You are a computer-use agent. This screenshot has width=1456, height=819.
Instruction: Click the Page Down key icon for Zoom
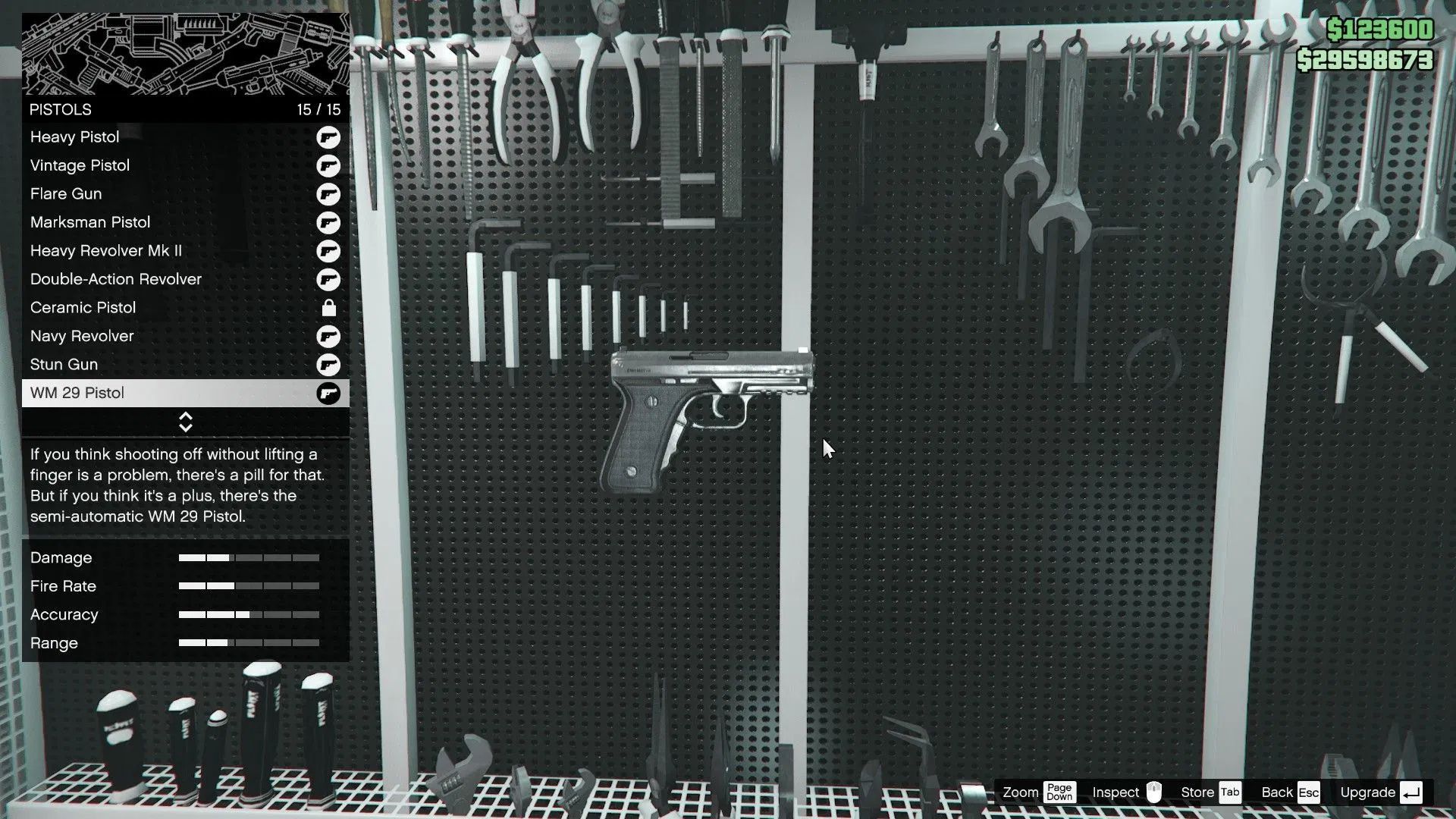pyautogui.click(x=1059, y=792)
